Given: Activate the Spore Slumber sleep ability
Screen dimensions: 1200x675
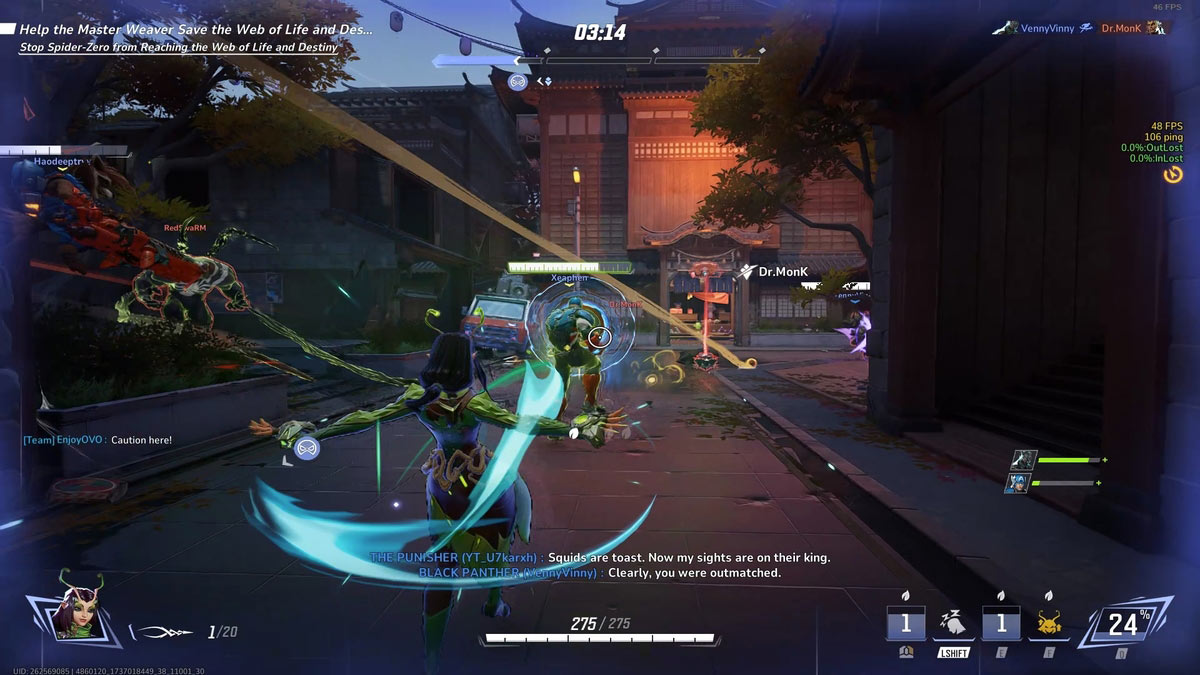Looking at the screenshot, I should 953,625.
